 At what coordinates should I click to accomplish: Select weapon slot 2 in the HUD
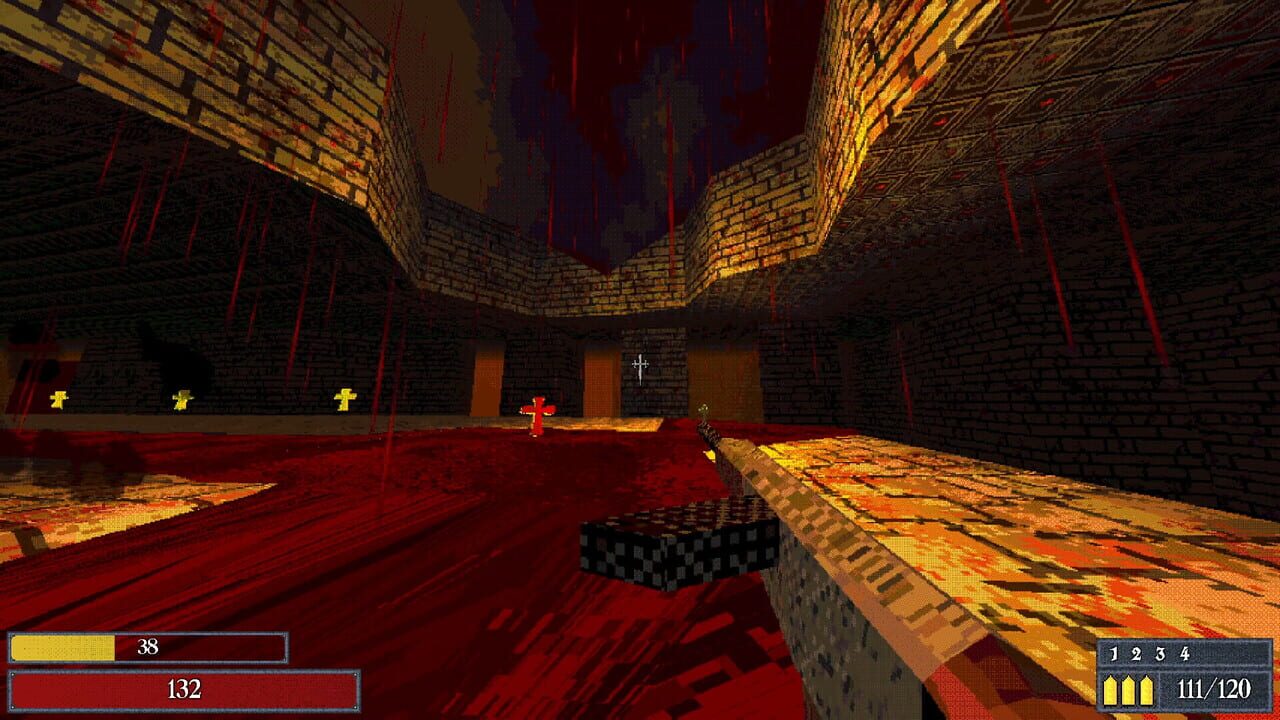pos(1136,655)
